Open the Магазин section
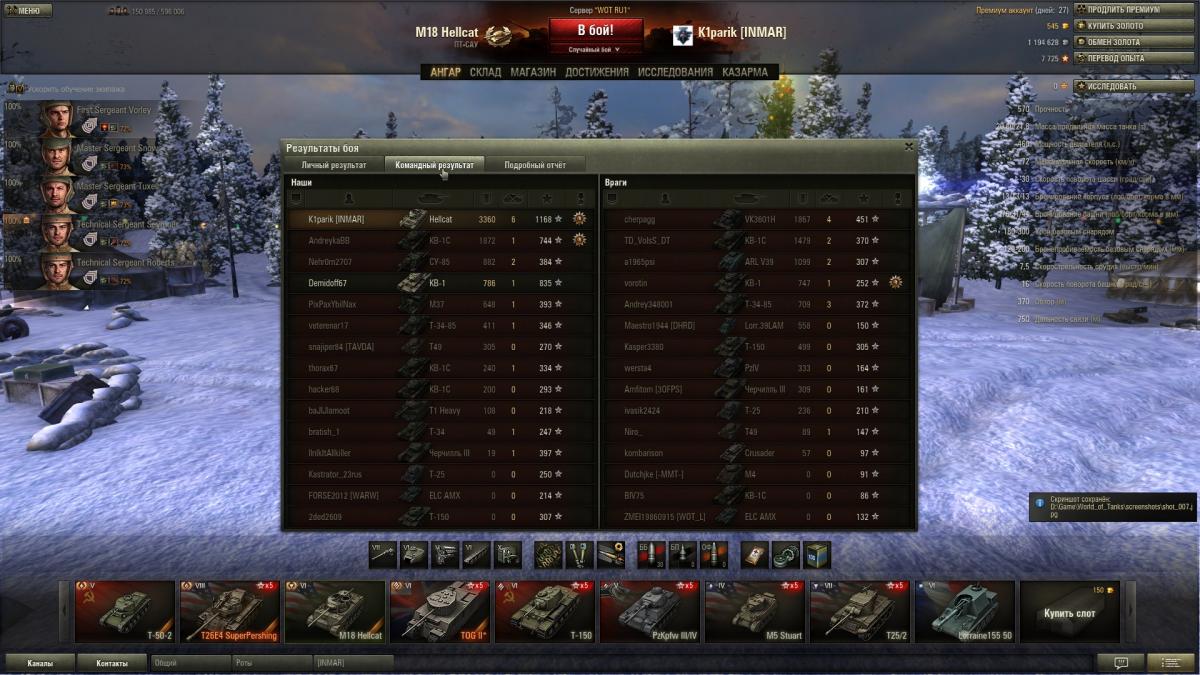 click(x=532, y=72)
